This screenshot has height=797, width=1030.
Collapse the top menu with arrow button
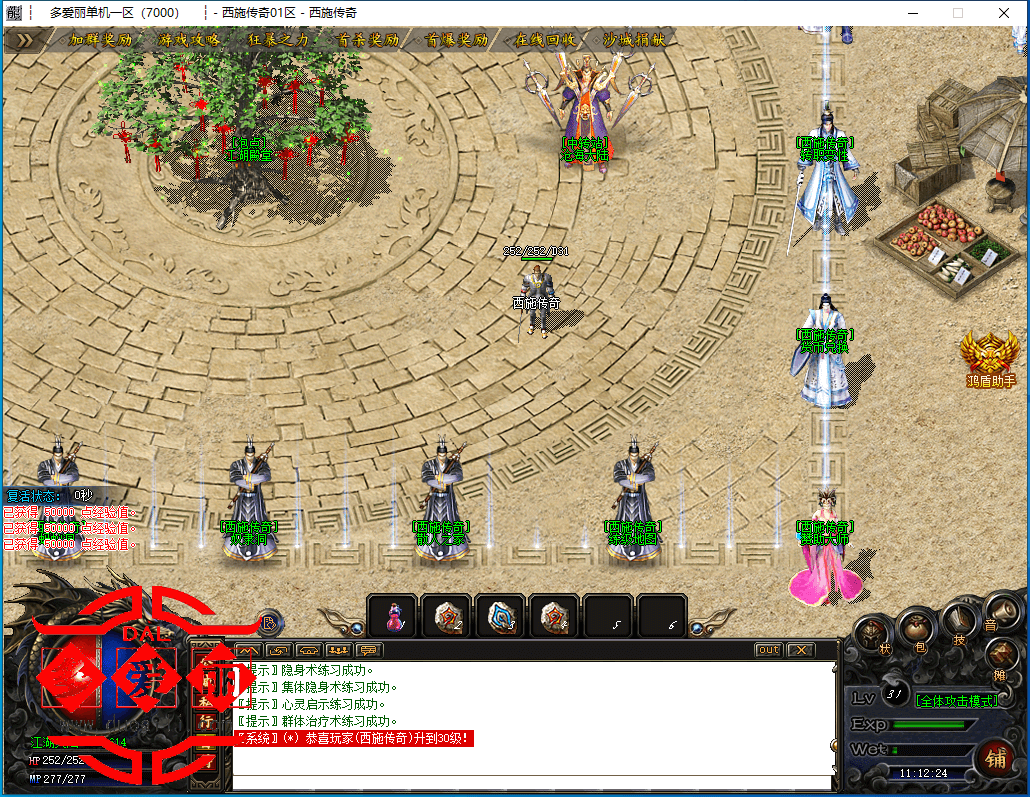coord(25,40)
